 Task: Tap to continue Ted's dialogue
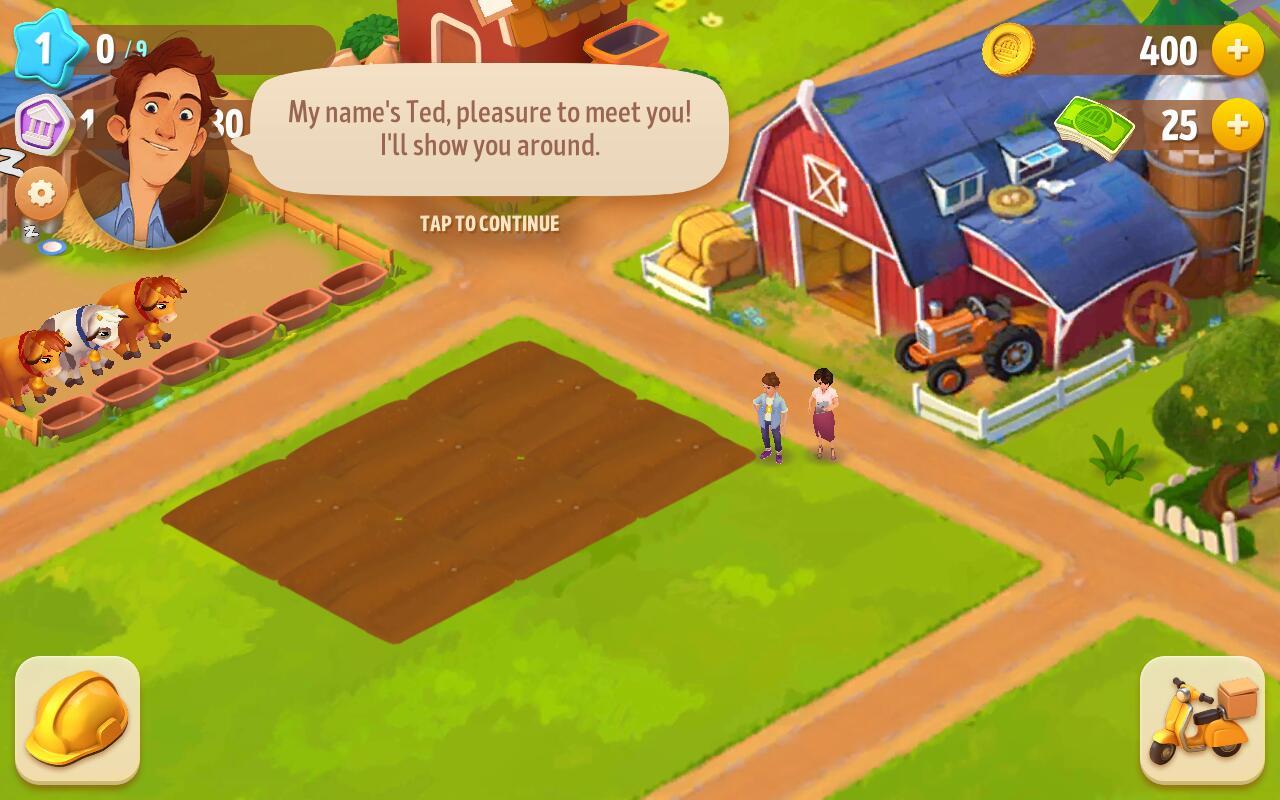[x=489, y=224]
